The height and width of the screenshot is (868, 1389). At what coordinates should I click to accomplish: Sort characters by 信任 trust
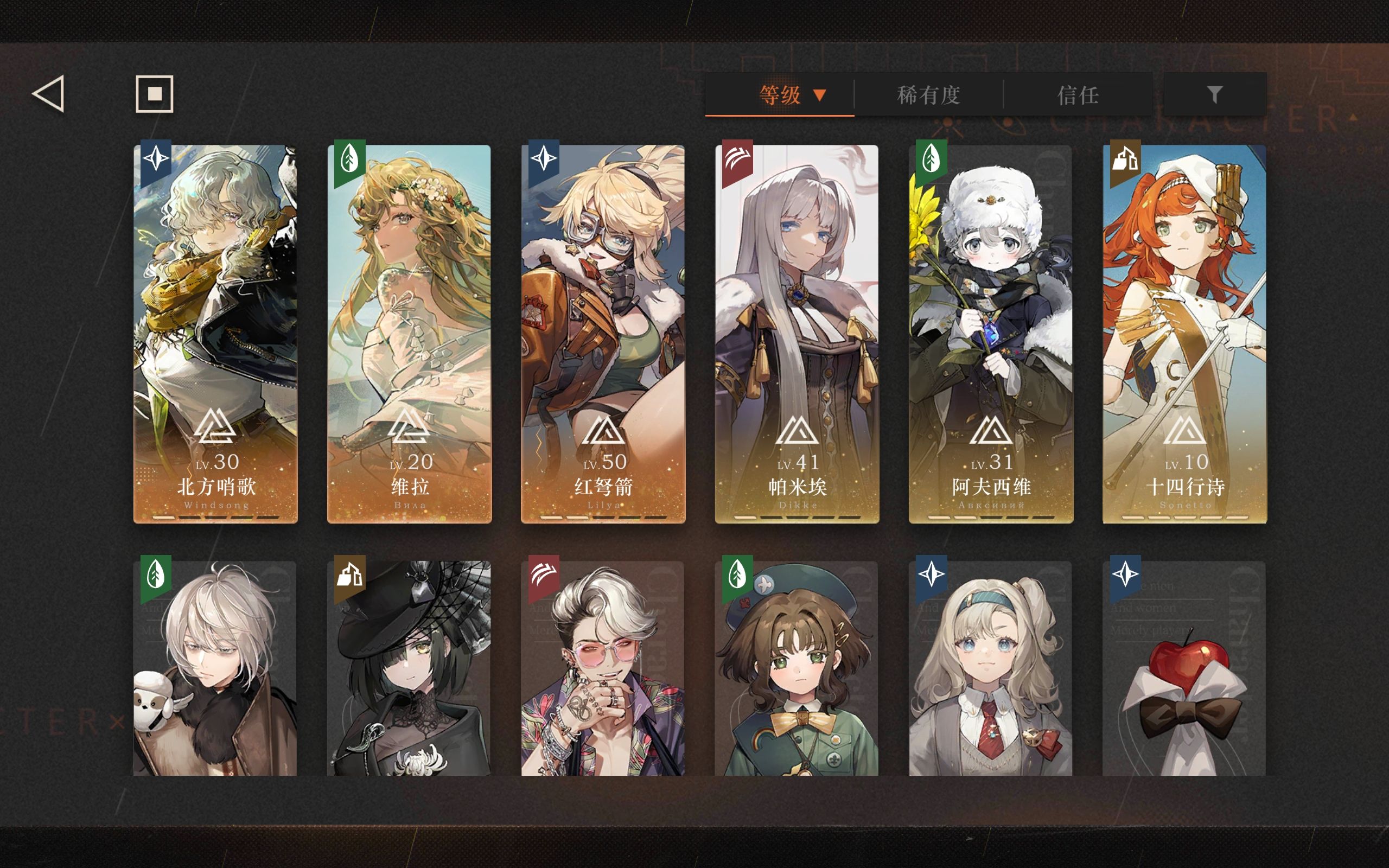[x=1078, y=95]
